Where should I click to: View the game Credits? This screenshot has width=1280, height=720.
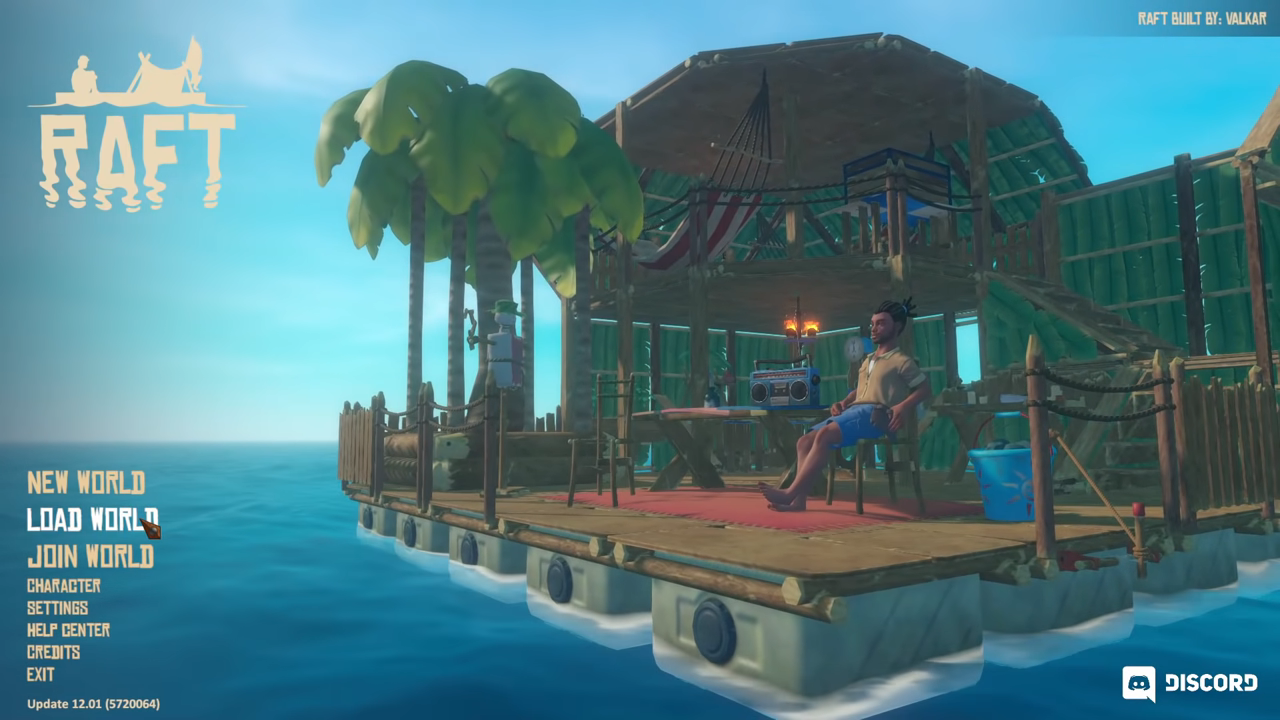pos(55,652)
